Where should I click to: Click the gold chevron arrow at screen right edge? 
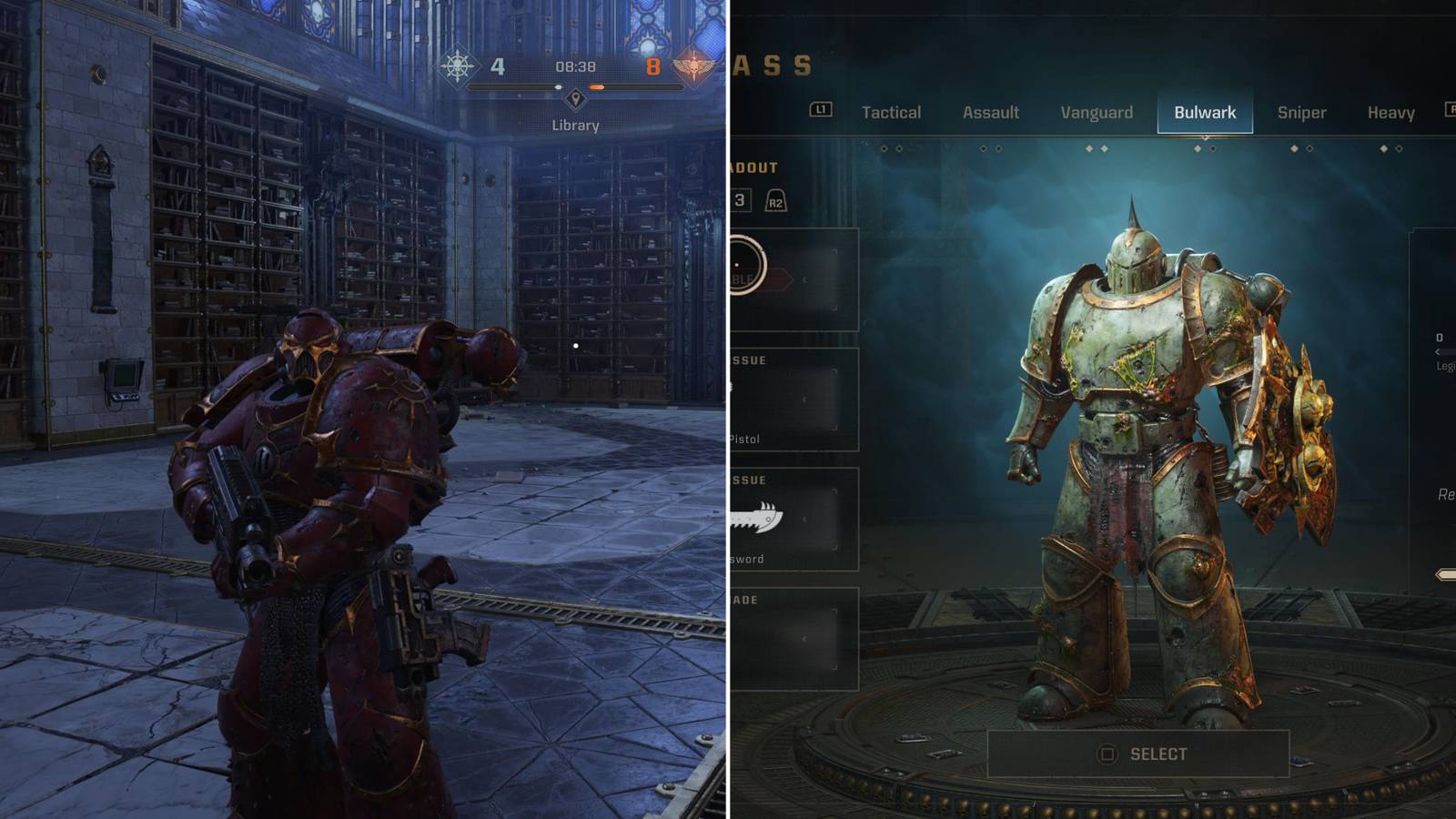1445,573
